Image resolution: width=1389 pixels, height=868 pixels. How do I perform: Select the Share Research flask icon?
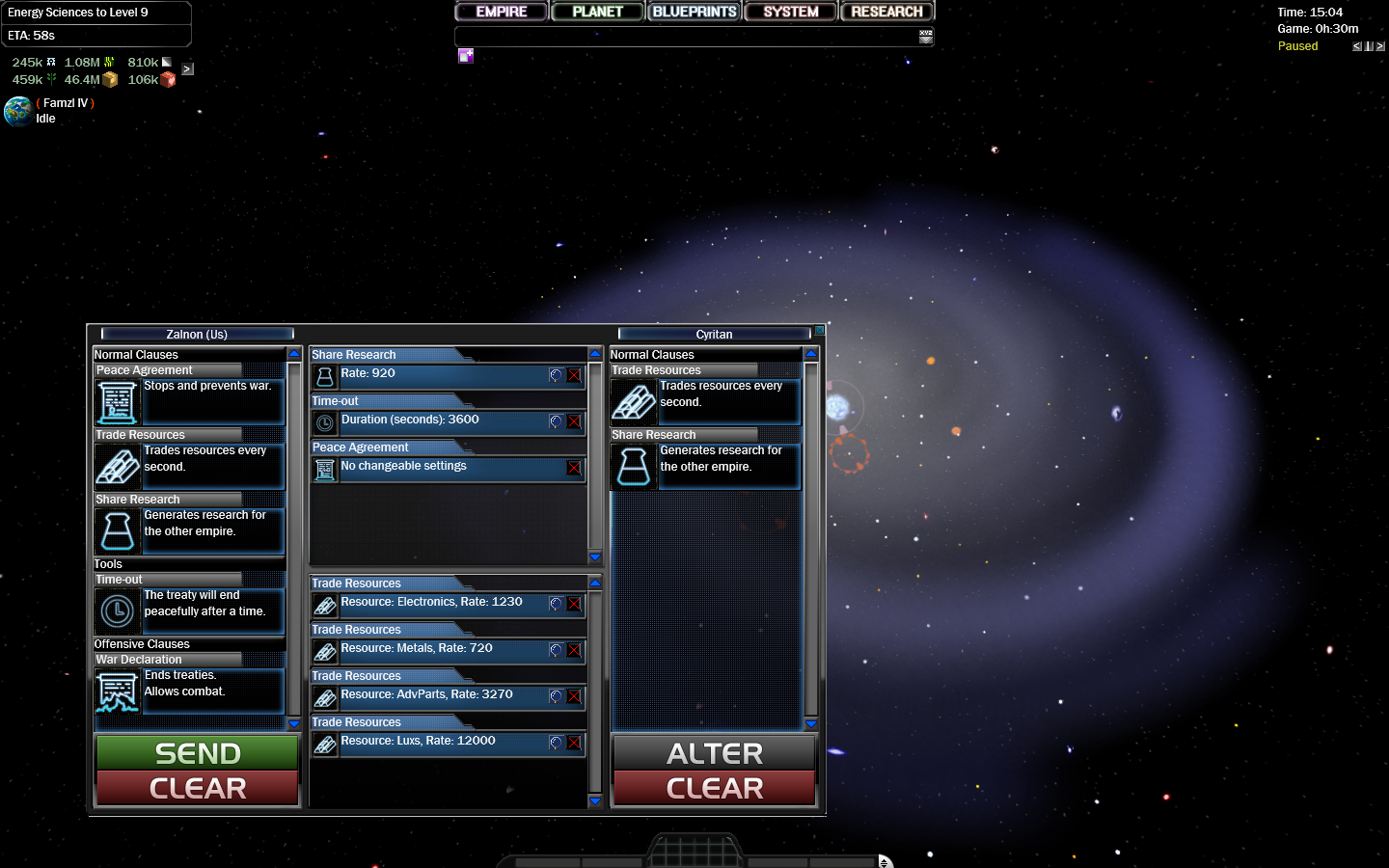click(x=117, y=530)
